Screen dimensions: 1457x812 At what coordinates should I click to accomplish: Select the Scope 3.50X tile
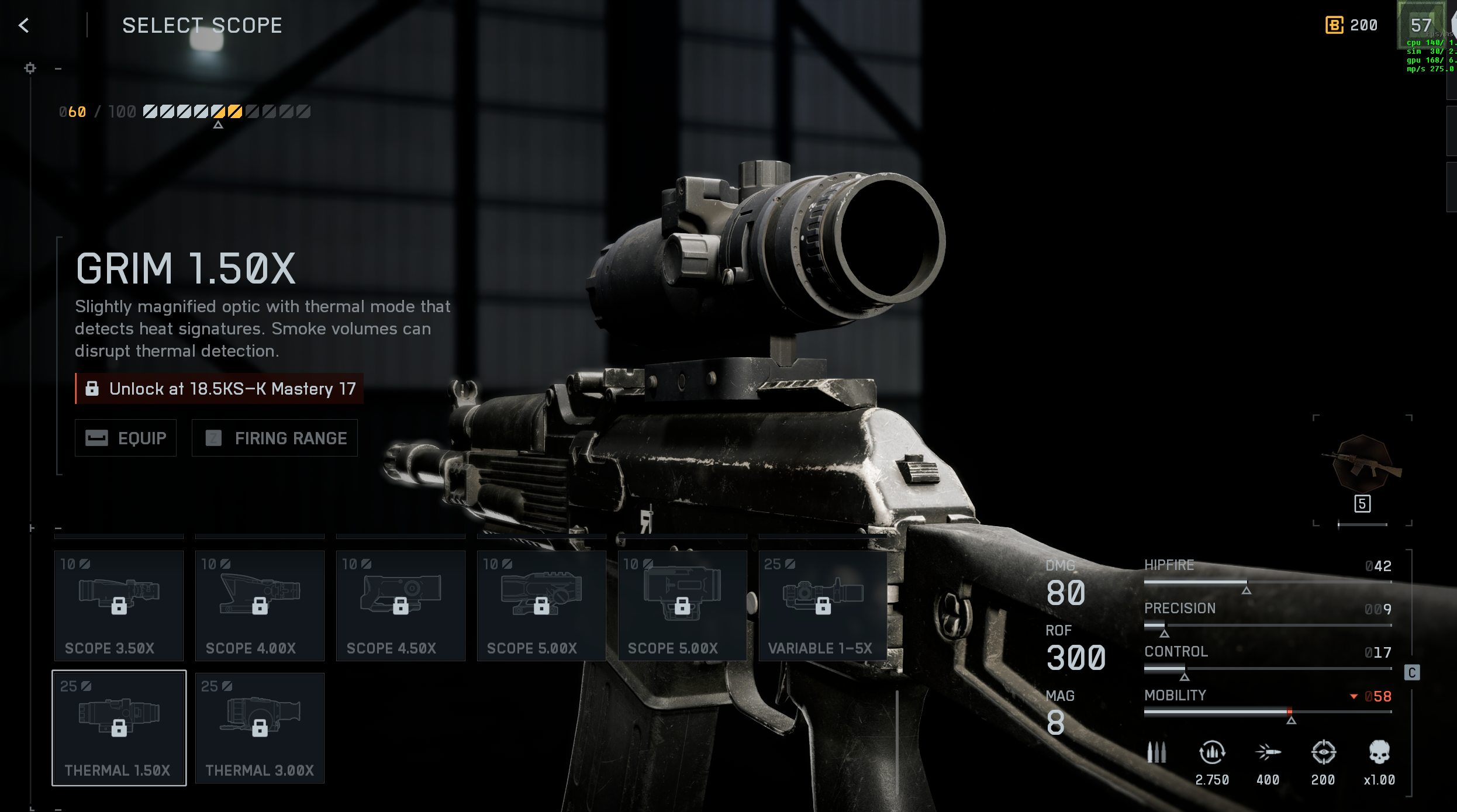(x=119, y=606)
